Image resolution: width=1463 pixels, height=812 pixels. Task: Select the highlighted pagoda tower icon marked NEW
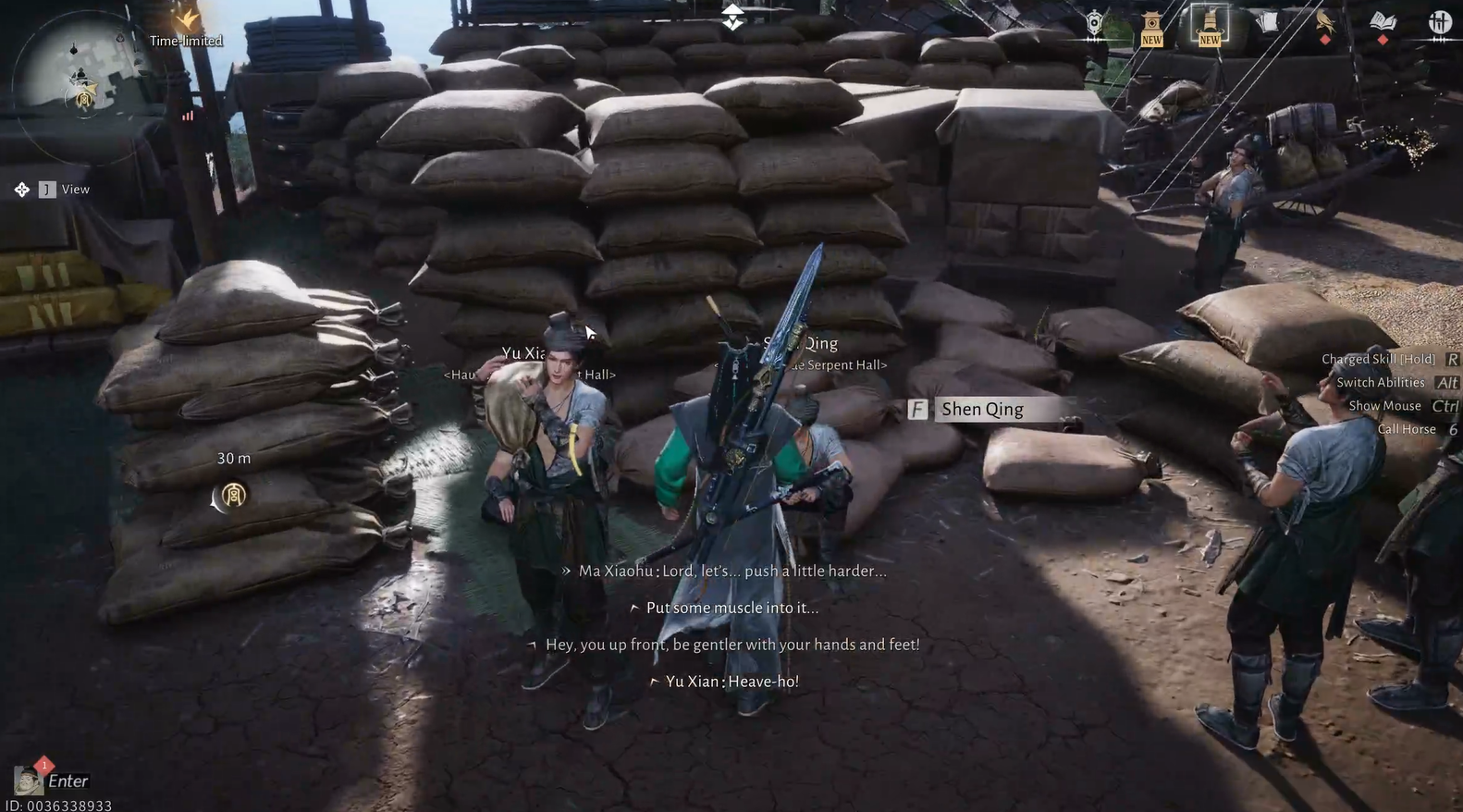pos(1210,25)
